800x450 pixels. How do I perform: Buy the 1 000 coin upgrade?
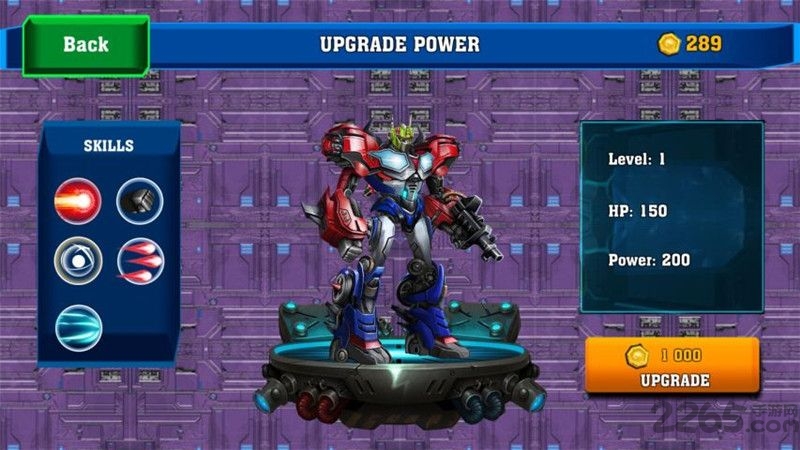coord(672,367)
